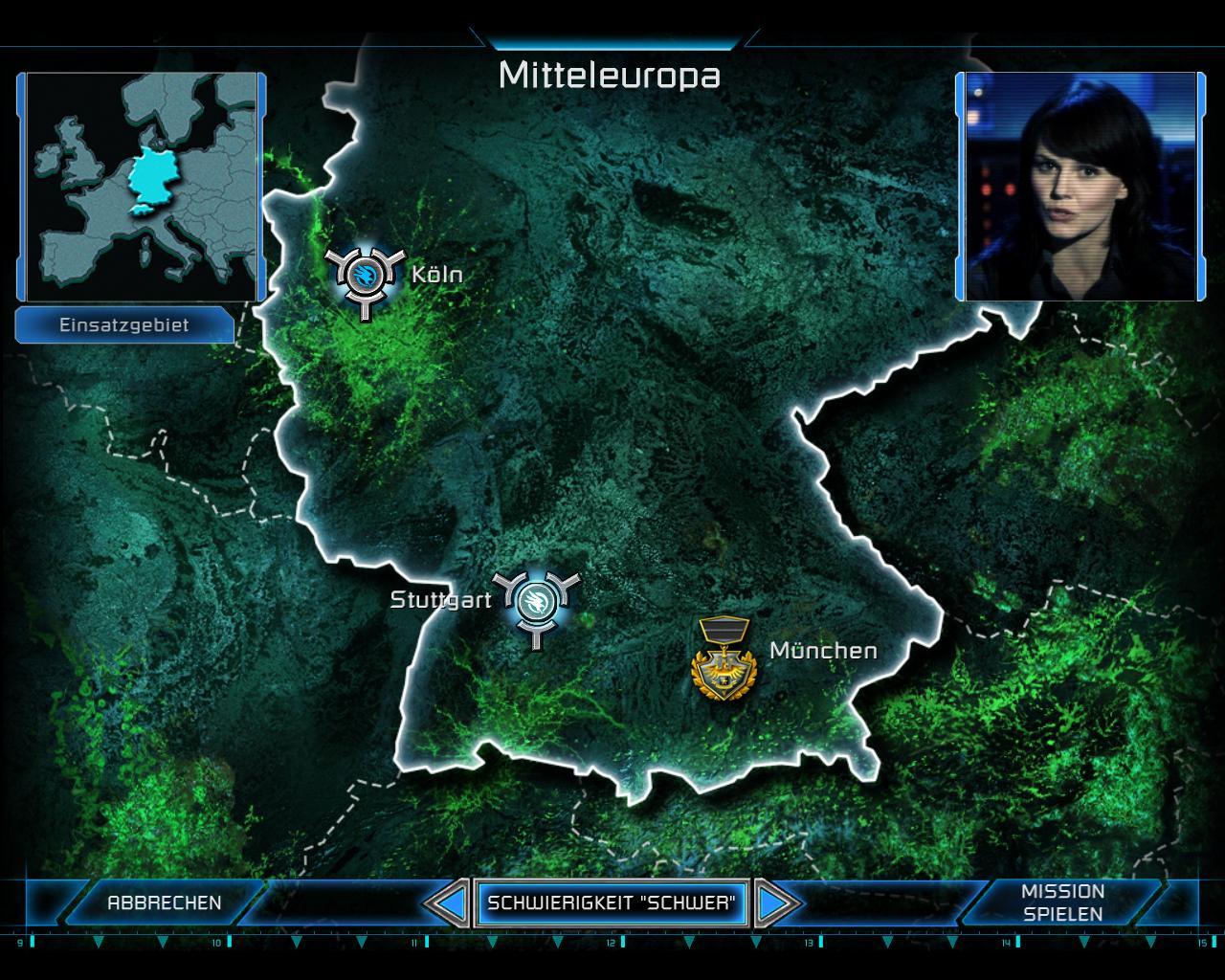Click the Einsatzgebiet label button

pos(124,325)
